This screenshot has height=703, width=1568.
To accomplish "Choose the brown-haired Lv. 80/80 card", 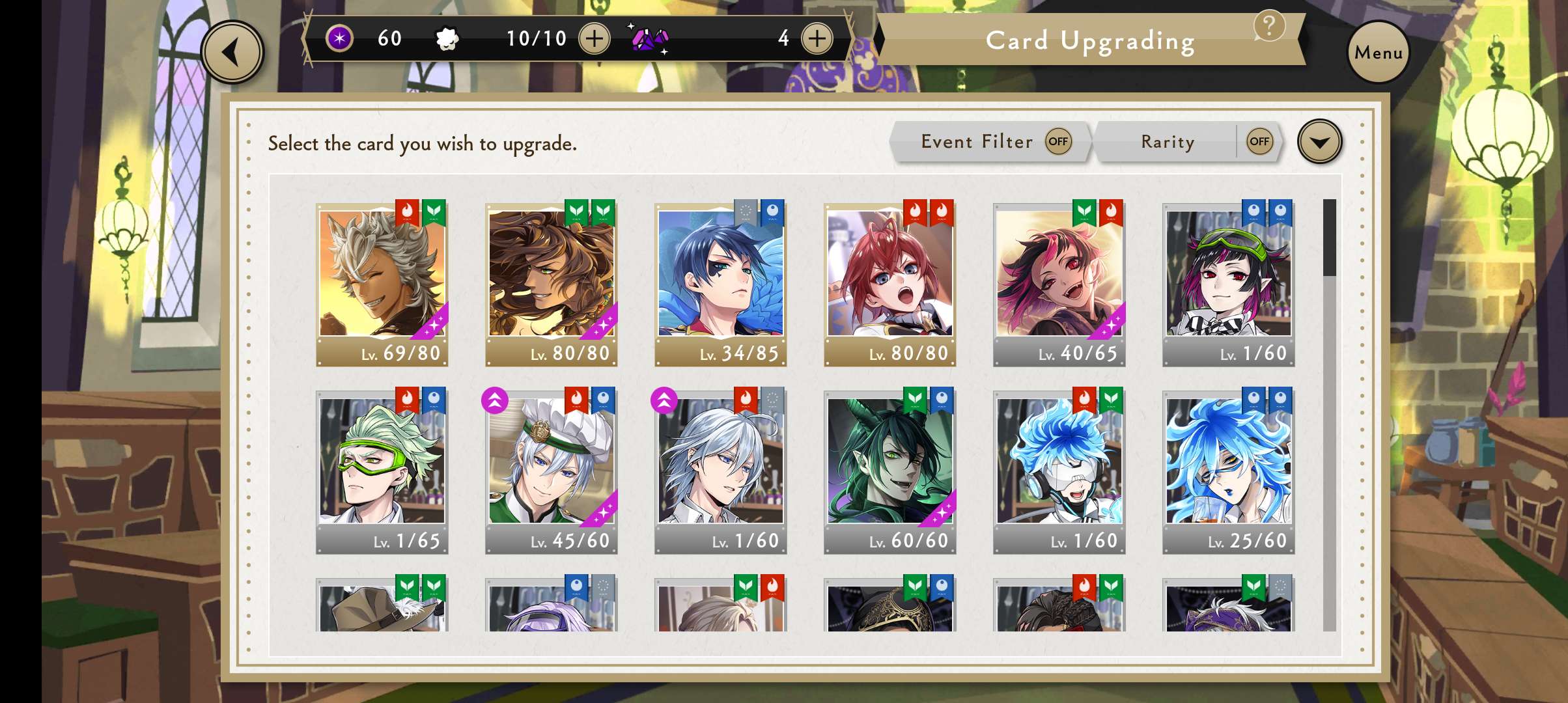I will (552, 283).
